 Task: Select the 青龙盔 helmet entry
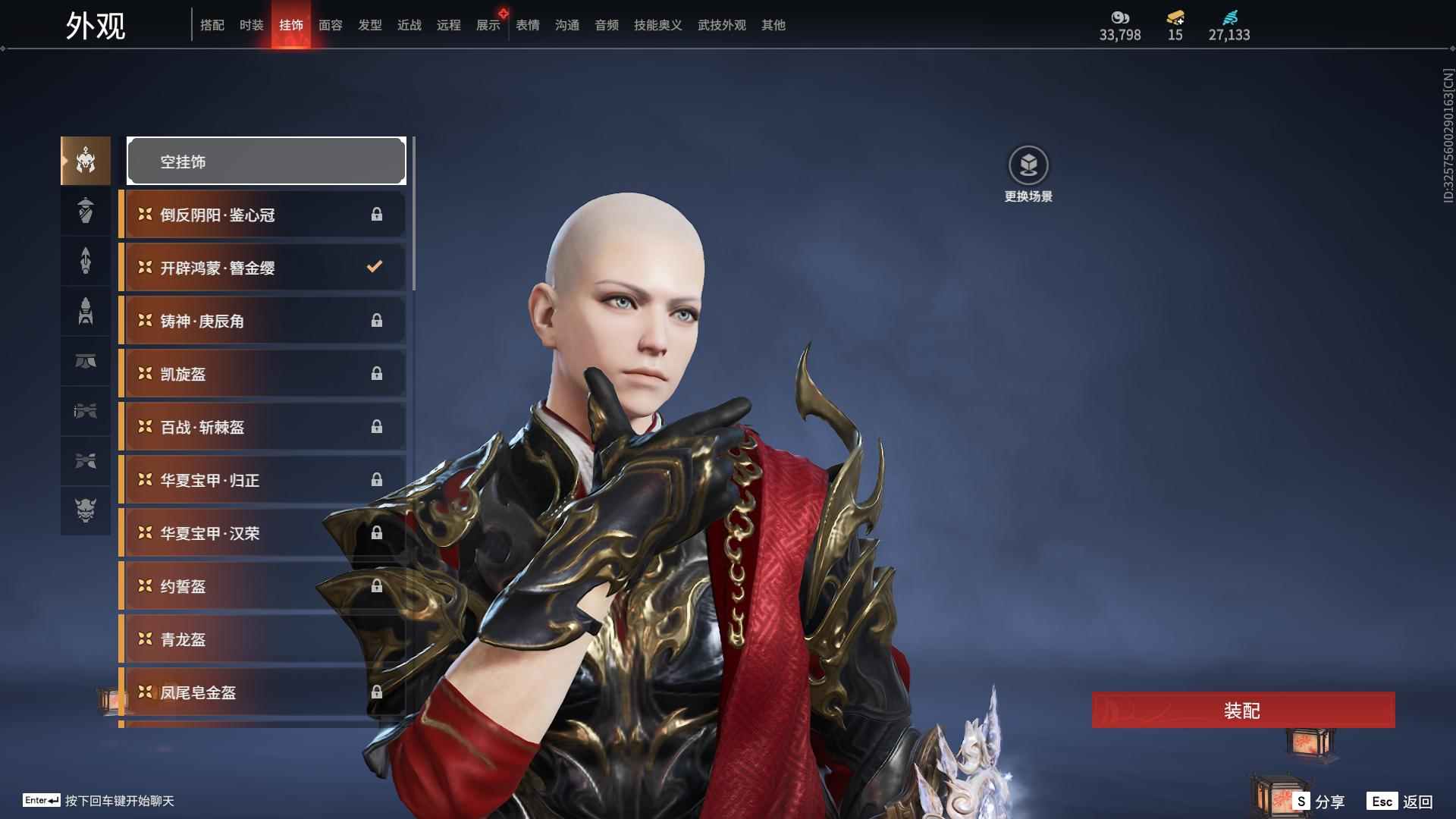point(262,639)
